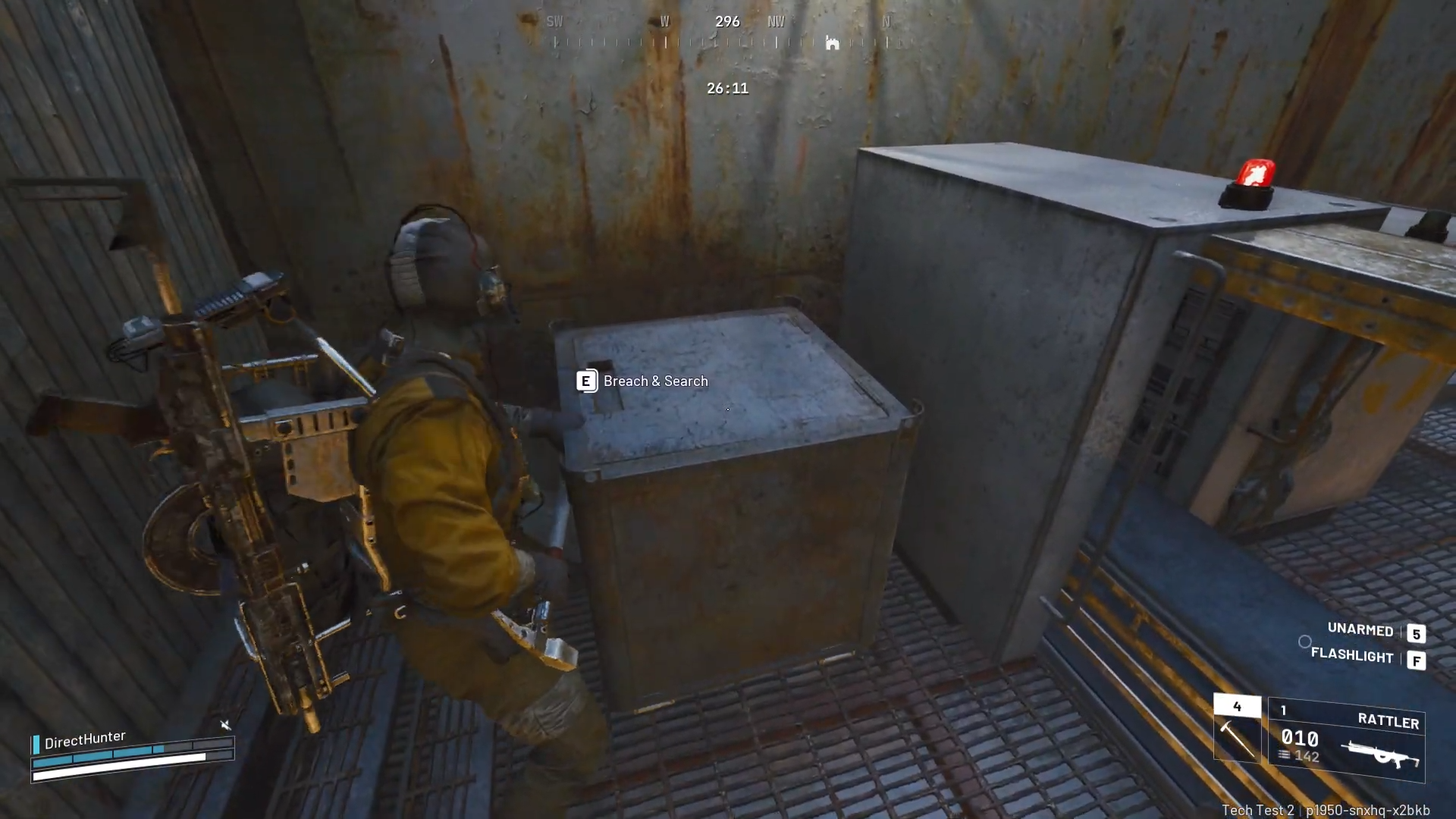Click the base marker icon on the compass
Viewport: 1456px width, 819px height.
pyautogui.click(x=833, y=43)
